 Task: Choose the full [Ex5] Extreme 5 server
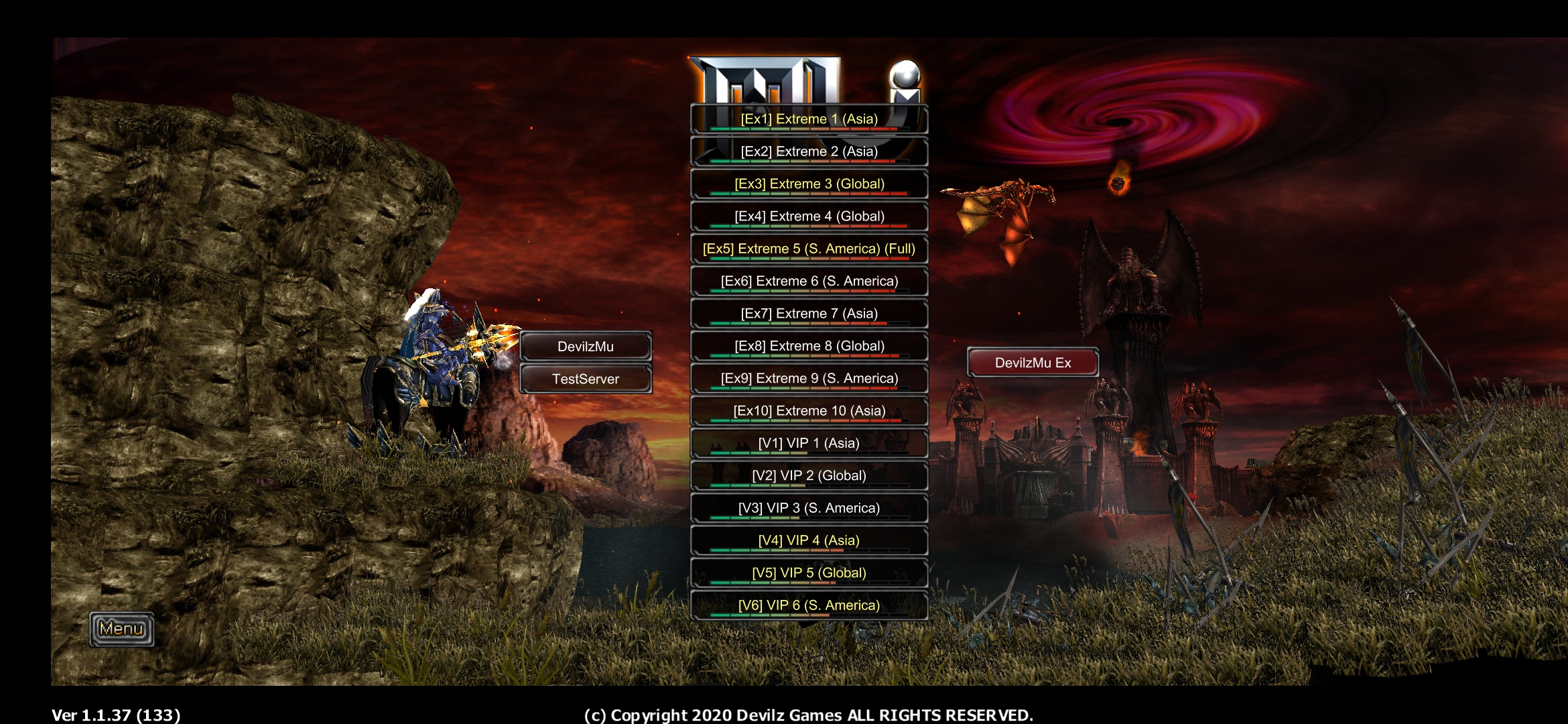809,249
